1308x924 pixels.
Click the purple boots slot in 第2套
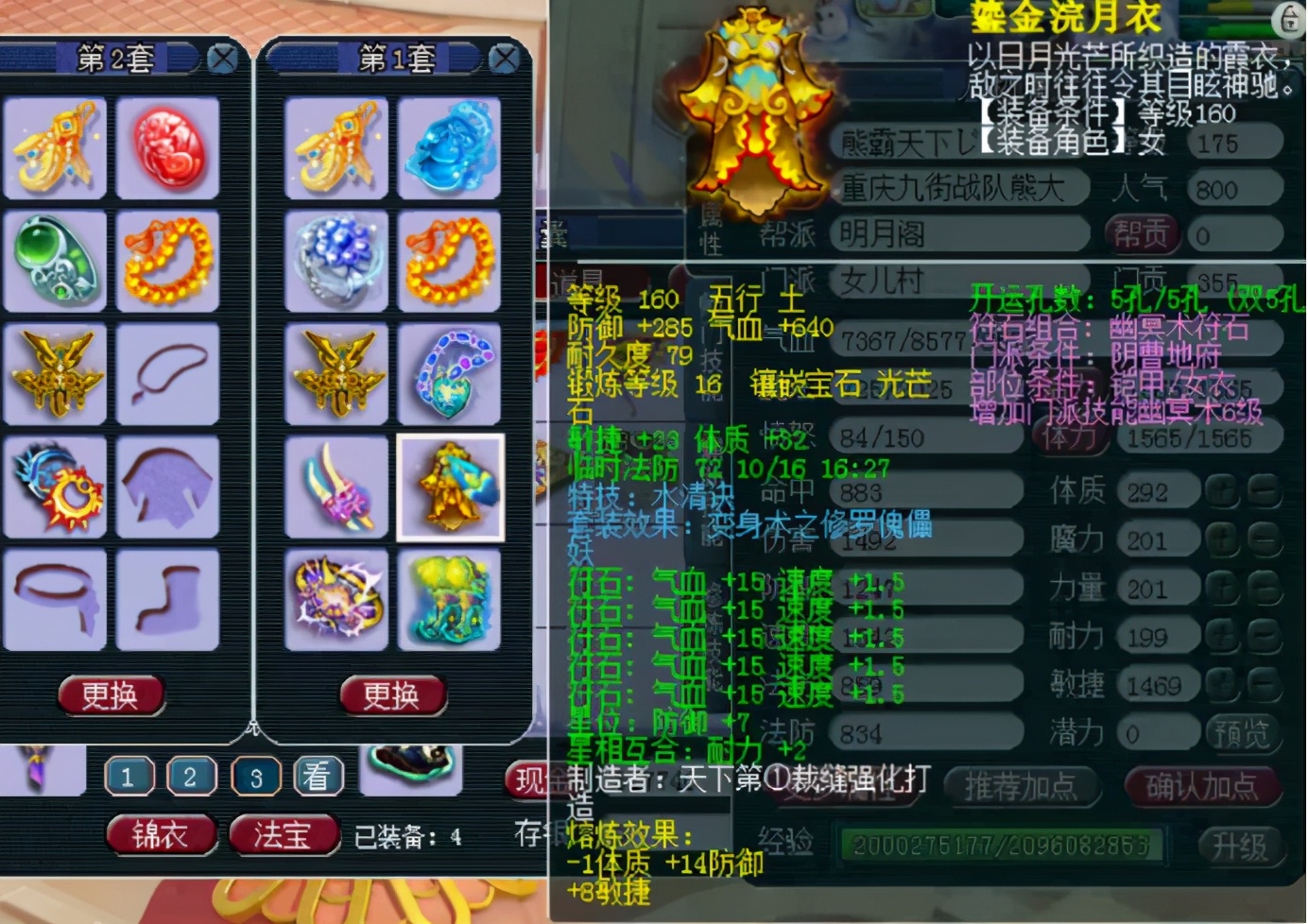click(168, 600)
